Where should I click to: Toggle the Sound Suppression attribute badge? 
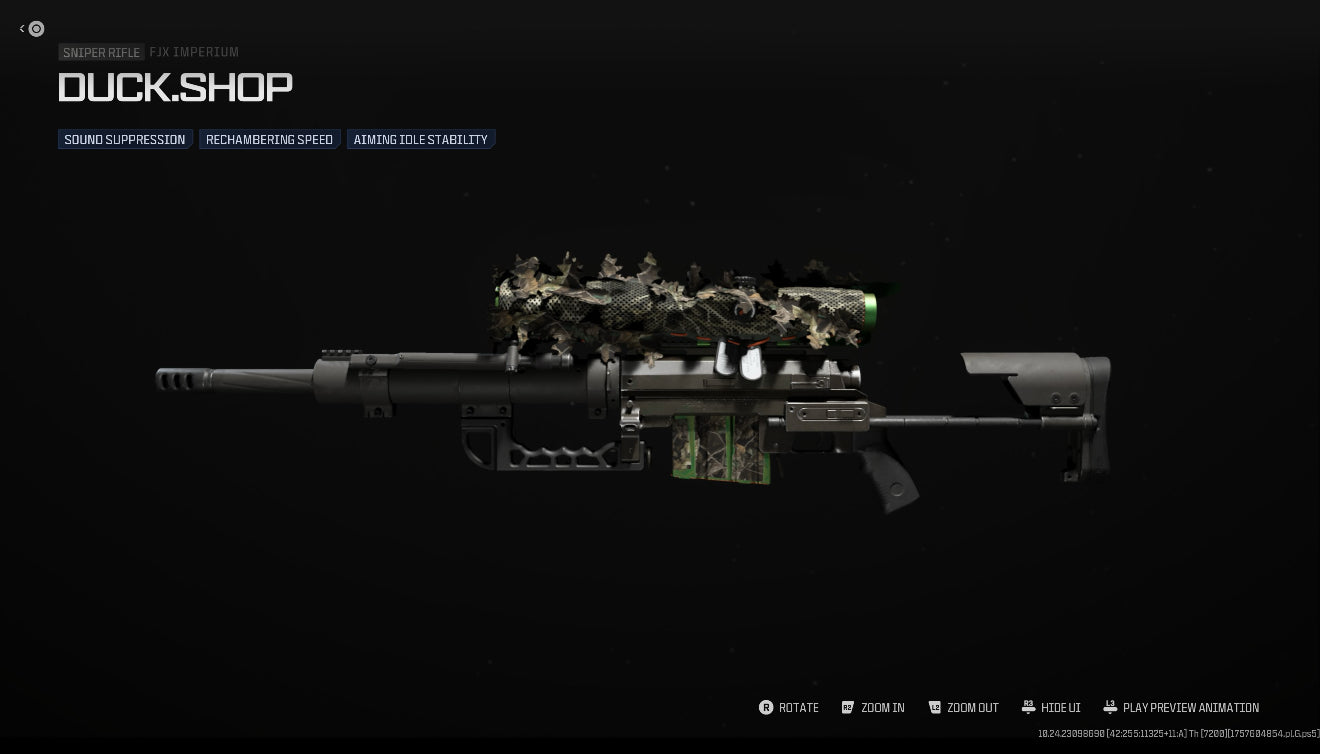(124, 139)
